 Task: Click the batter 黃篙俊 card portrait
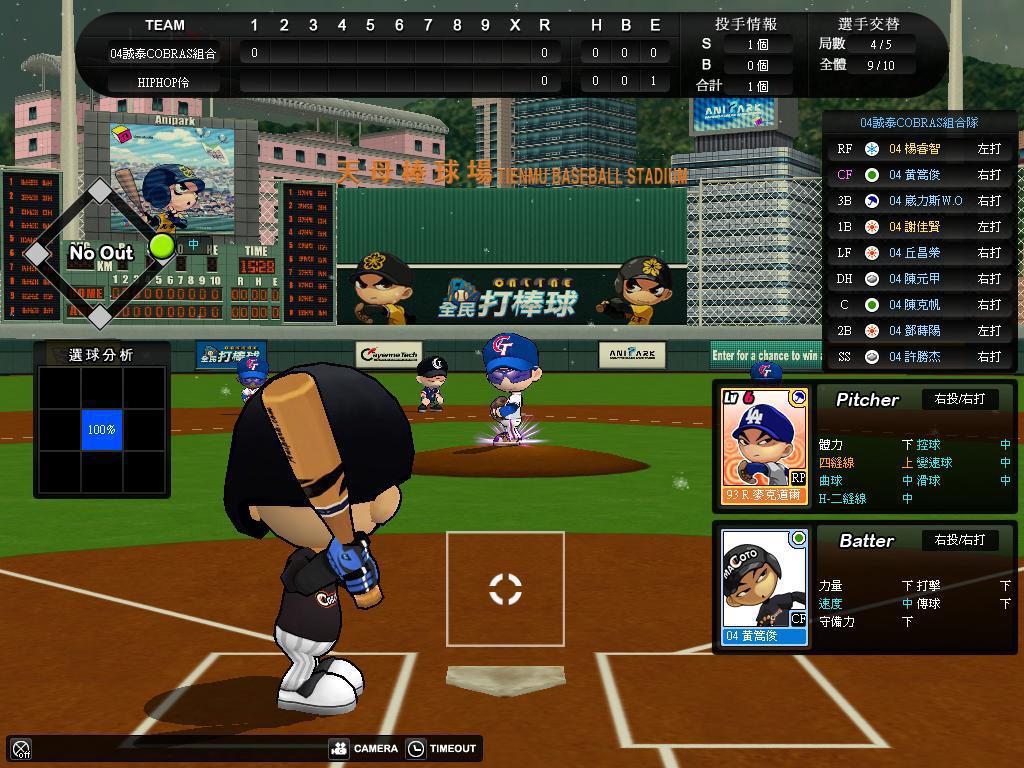click(x=764, y=586)
